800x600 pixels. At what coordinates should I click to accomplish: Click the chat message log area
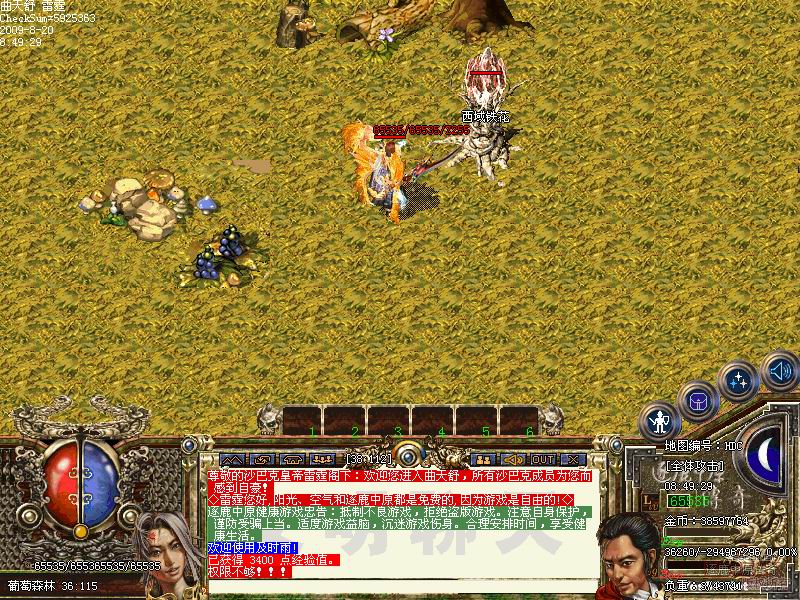400,520
